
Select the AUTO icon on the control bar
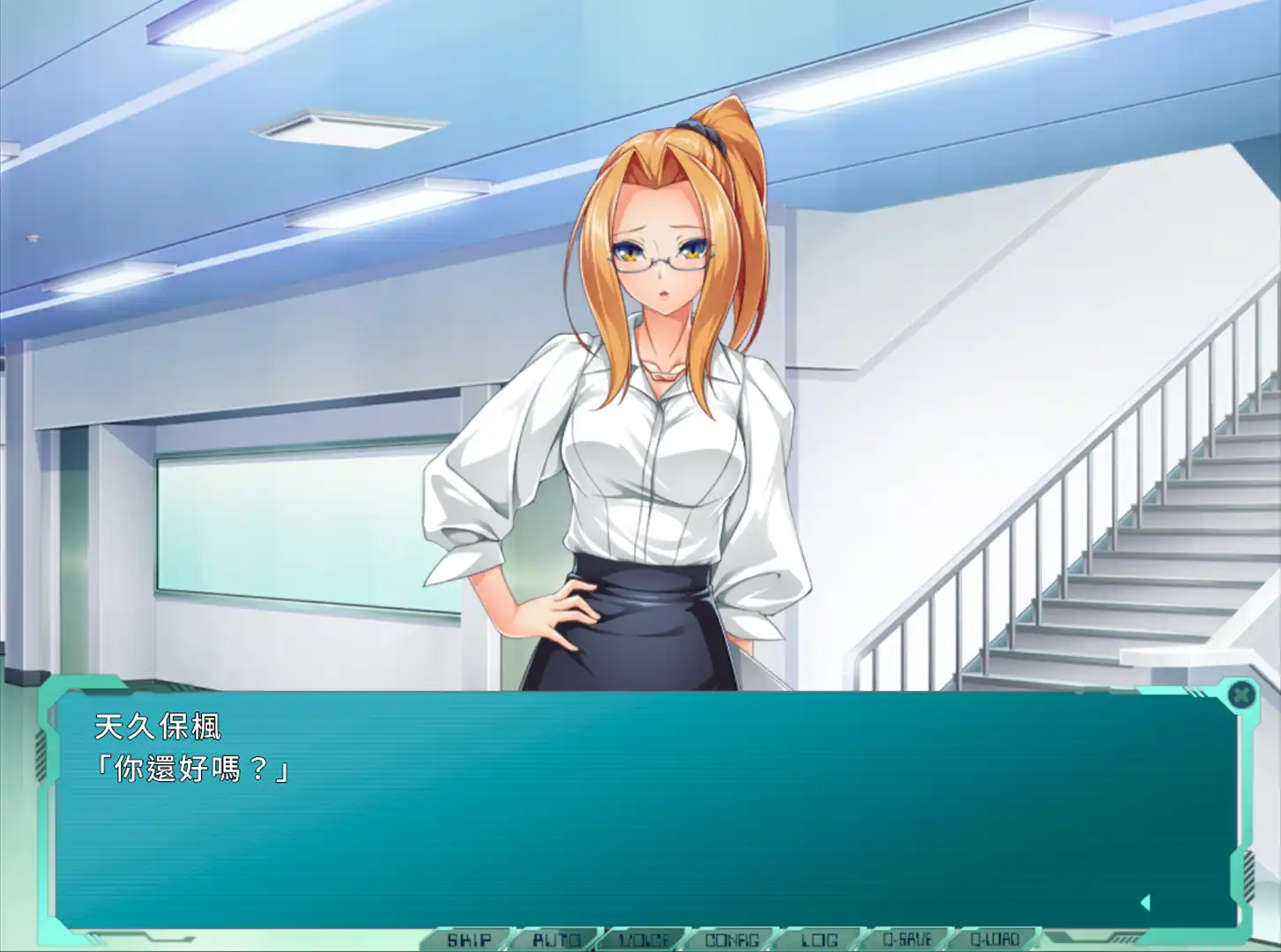557,939
